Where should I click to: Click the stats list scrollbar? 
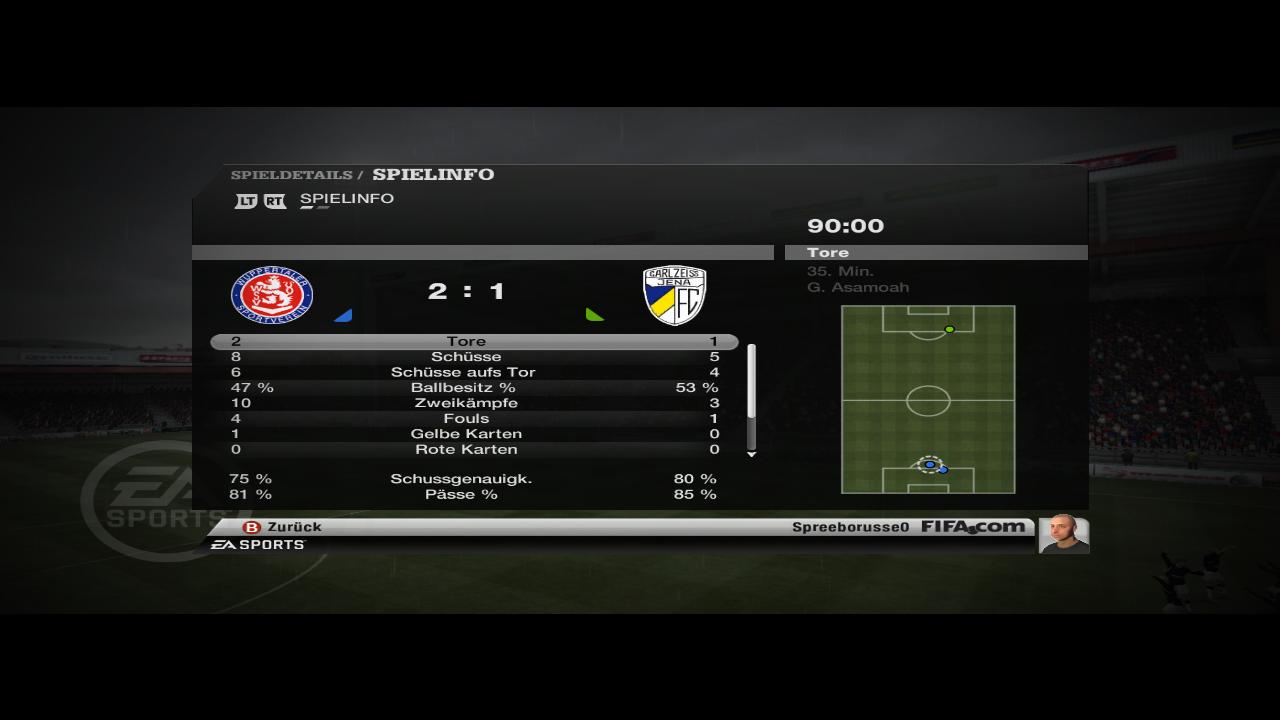751,397
